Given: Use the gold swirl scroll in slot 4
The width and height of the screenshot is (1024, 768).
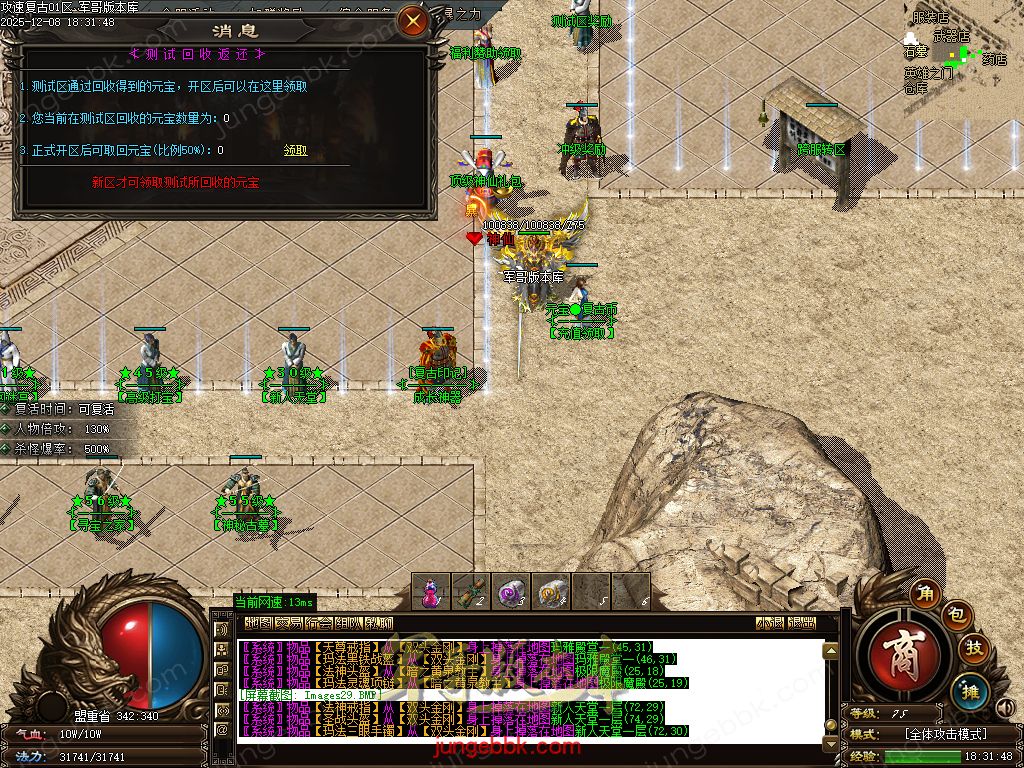Looking at the screenshot, I should (x=551, y=591).
